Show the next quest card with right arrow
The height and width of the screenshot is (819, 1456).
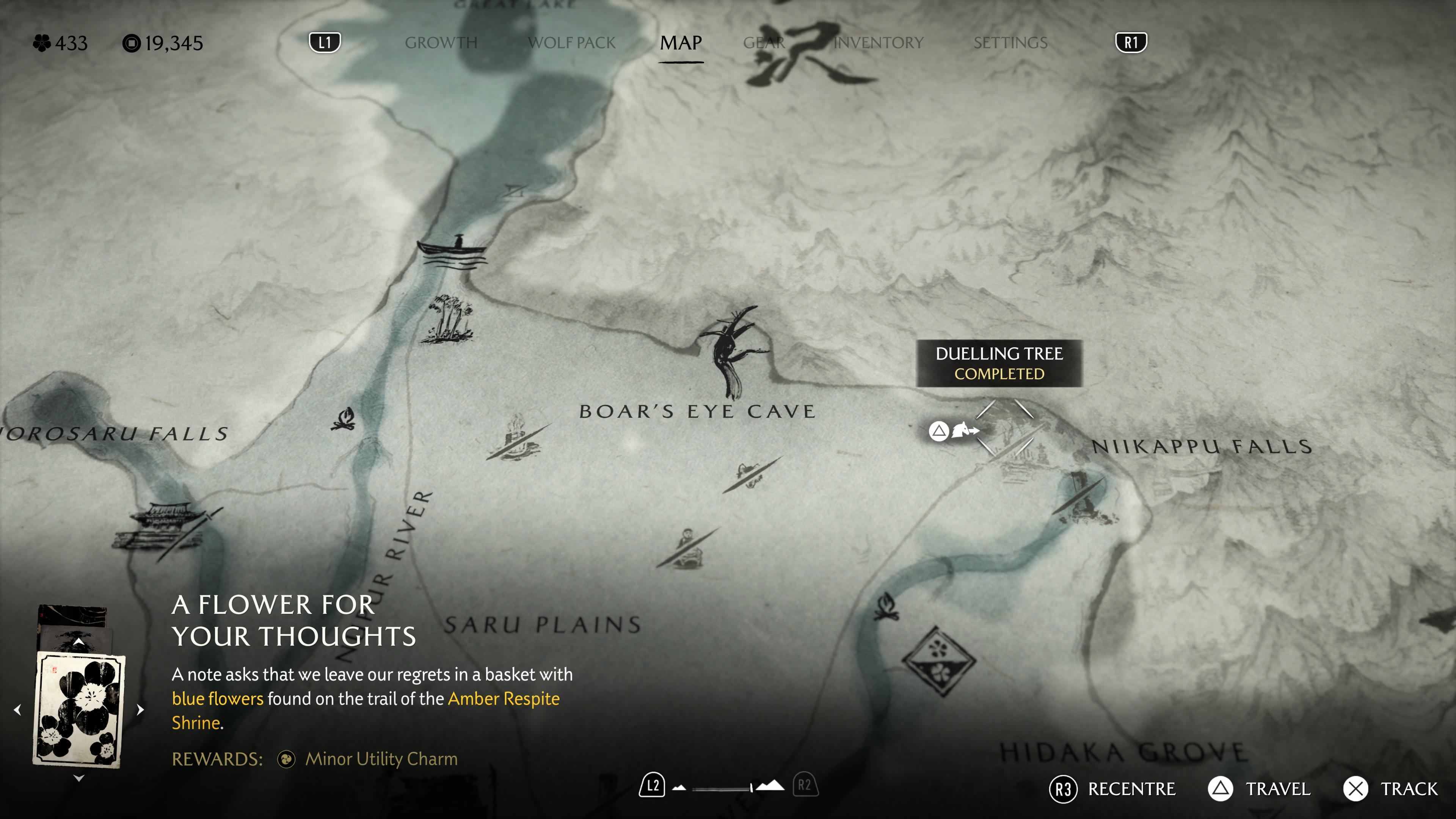(x=140, y=710)
